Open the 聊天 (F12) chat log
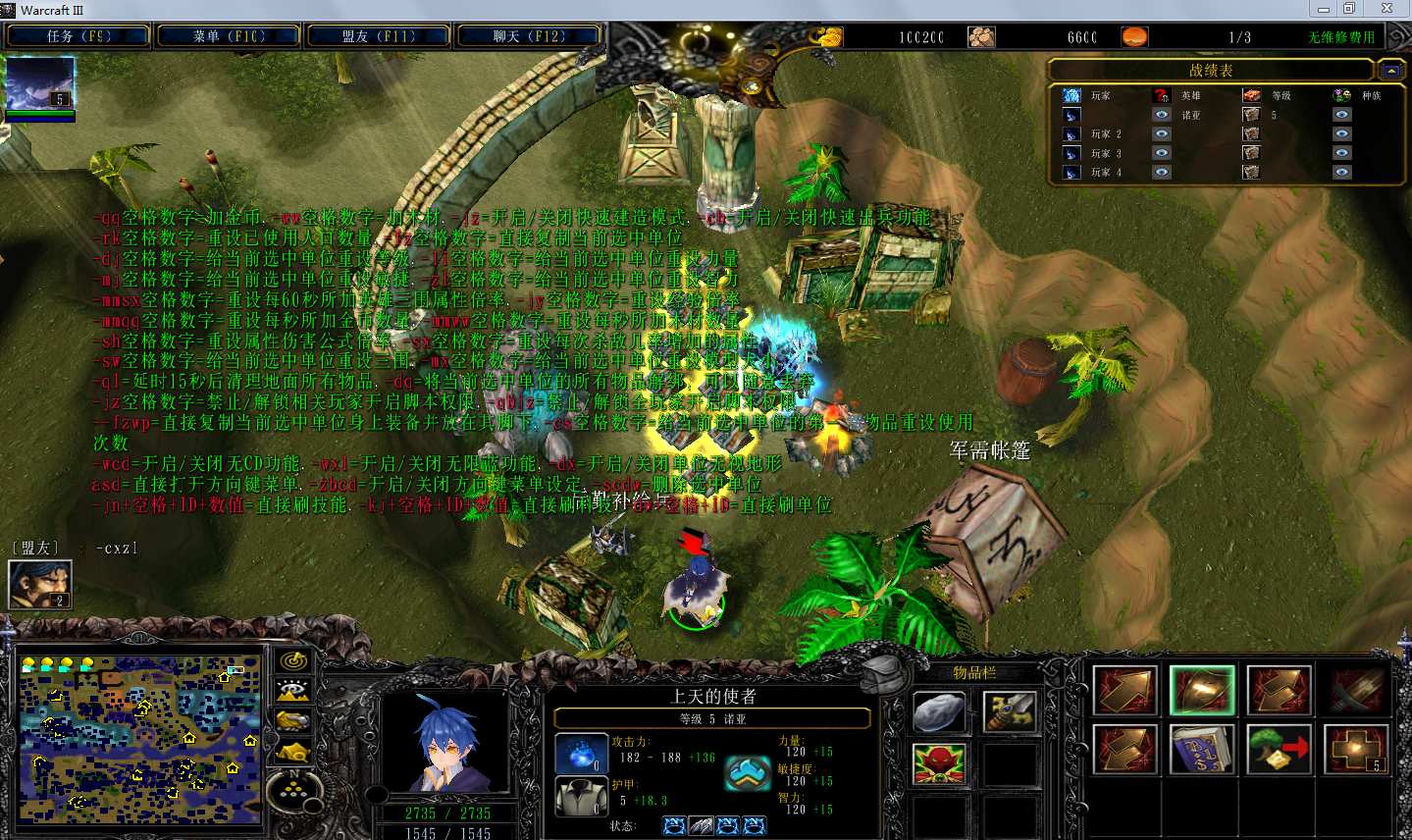The height and width of the screenshot is (840, 1412). pyautogui.click(x=529, y=36)
